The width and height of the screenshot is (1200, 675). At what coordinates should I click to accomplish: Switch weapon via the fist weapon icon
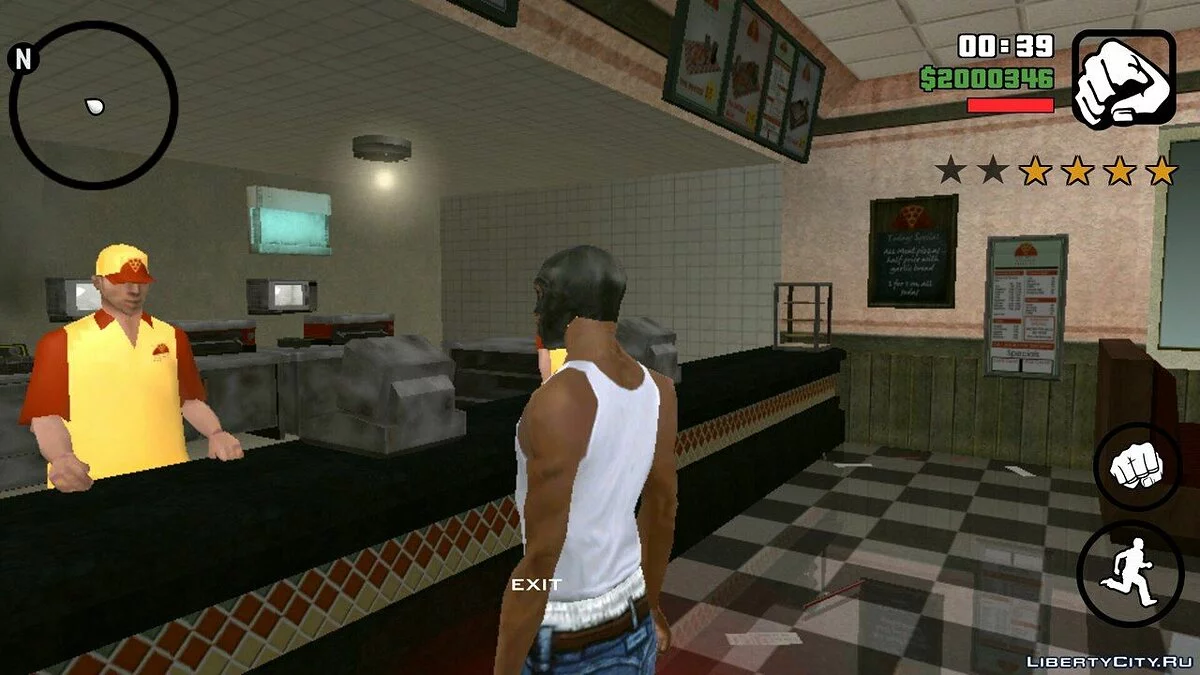point(1123,79)
